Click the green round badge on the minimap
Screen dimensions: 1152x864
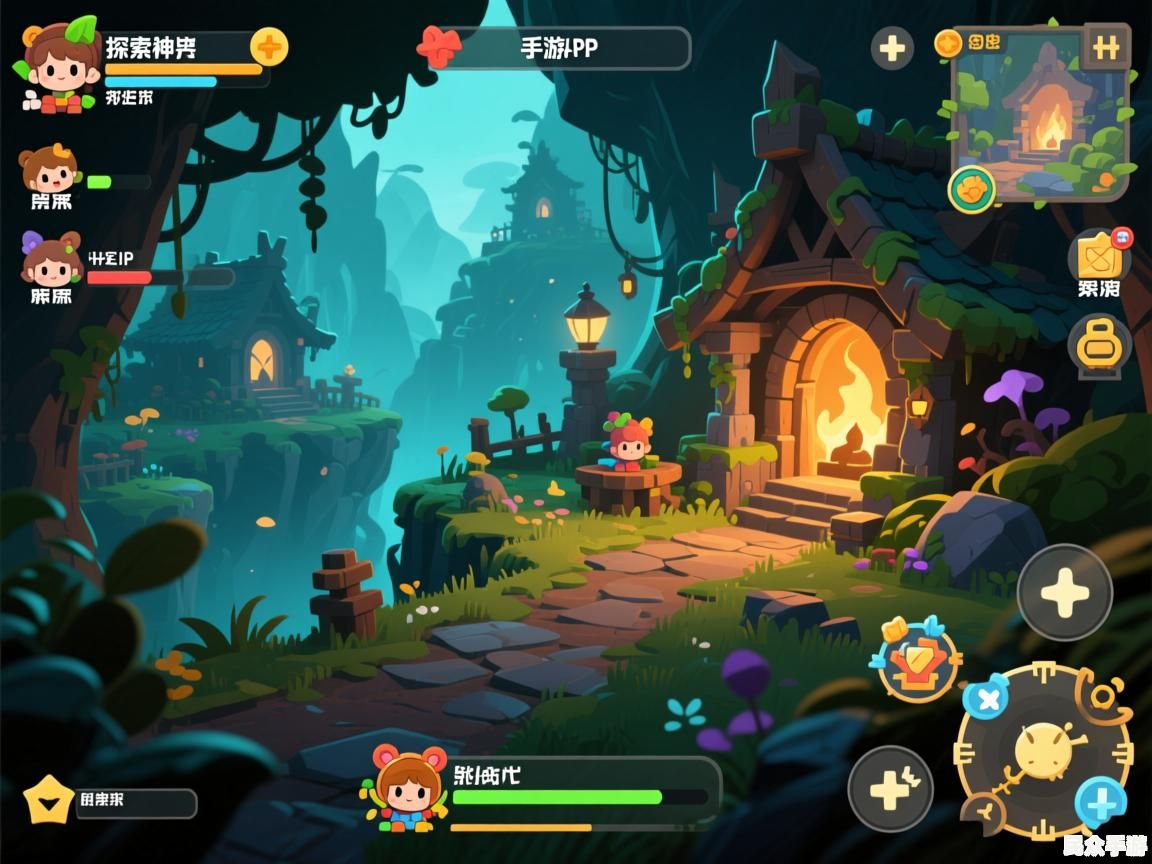pos(971,188)
